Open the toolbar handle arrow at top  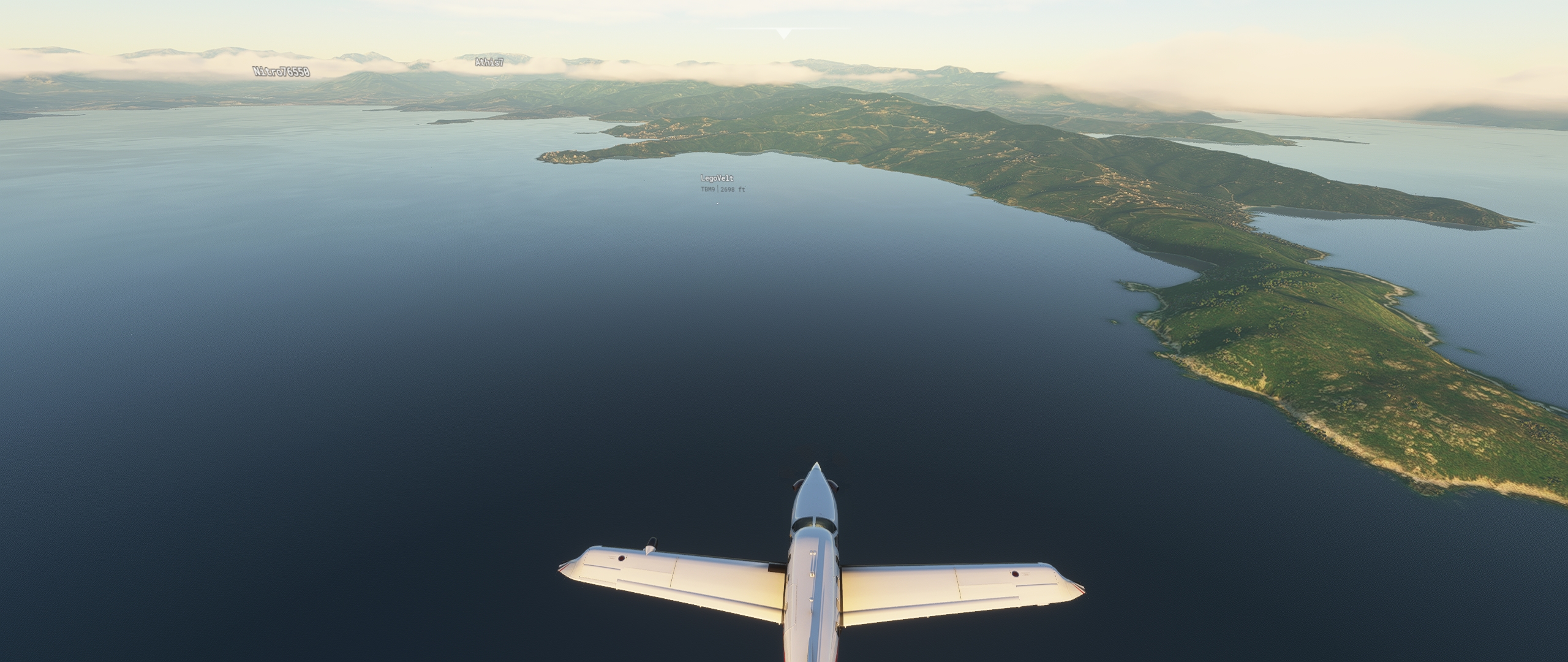click(x=783, y=34)
